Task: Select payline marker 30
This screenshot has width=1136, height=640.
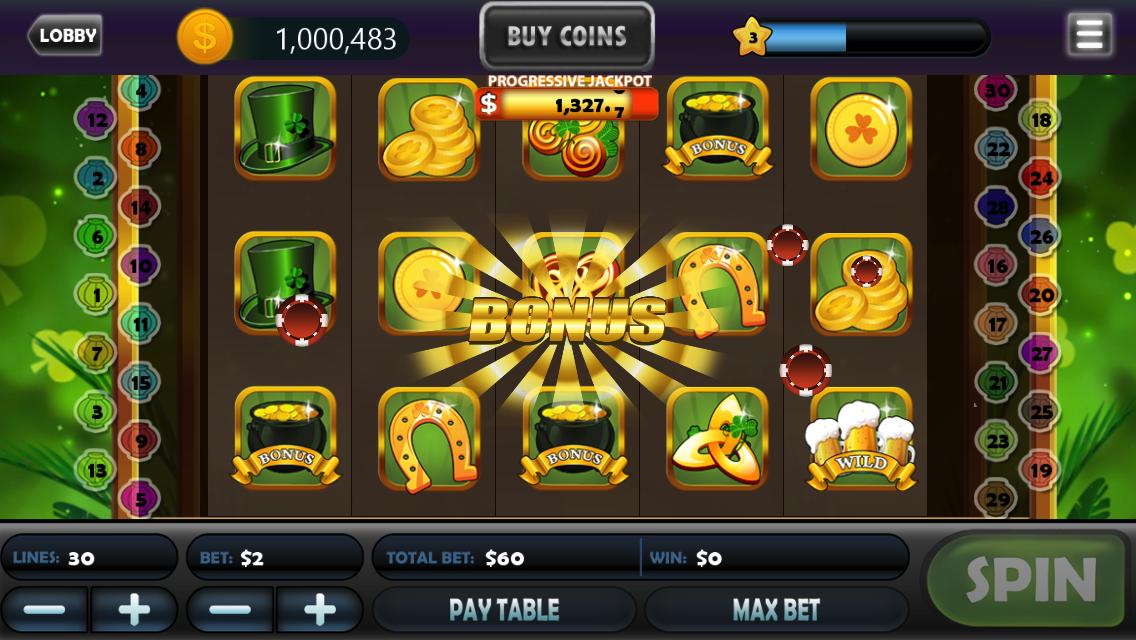Action: tap(997, 91)
